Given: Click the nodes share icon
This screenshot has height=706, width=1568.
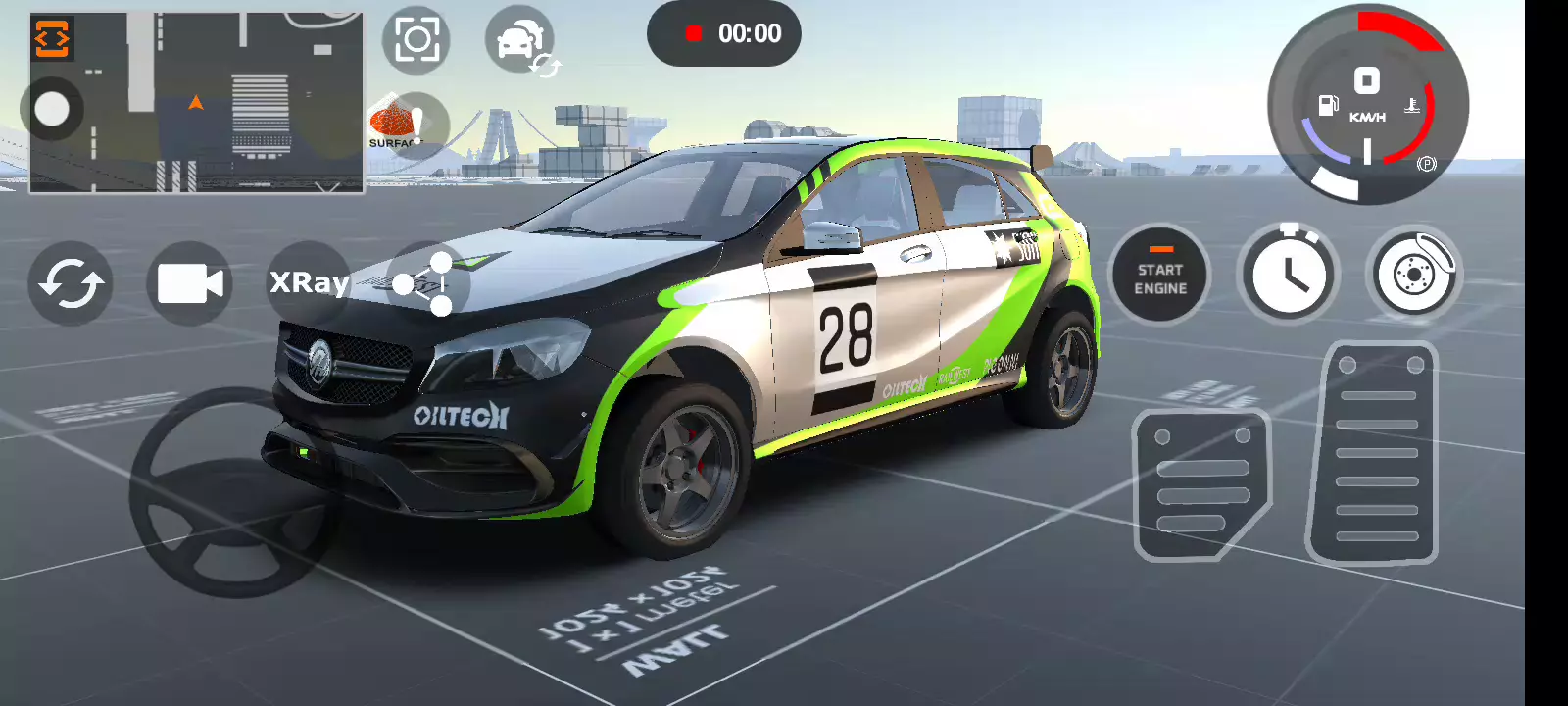Looking at the screenshot, I should [x=425, y=284].
